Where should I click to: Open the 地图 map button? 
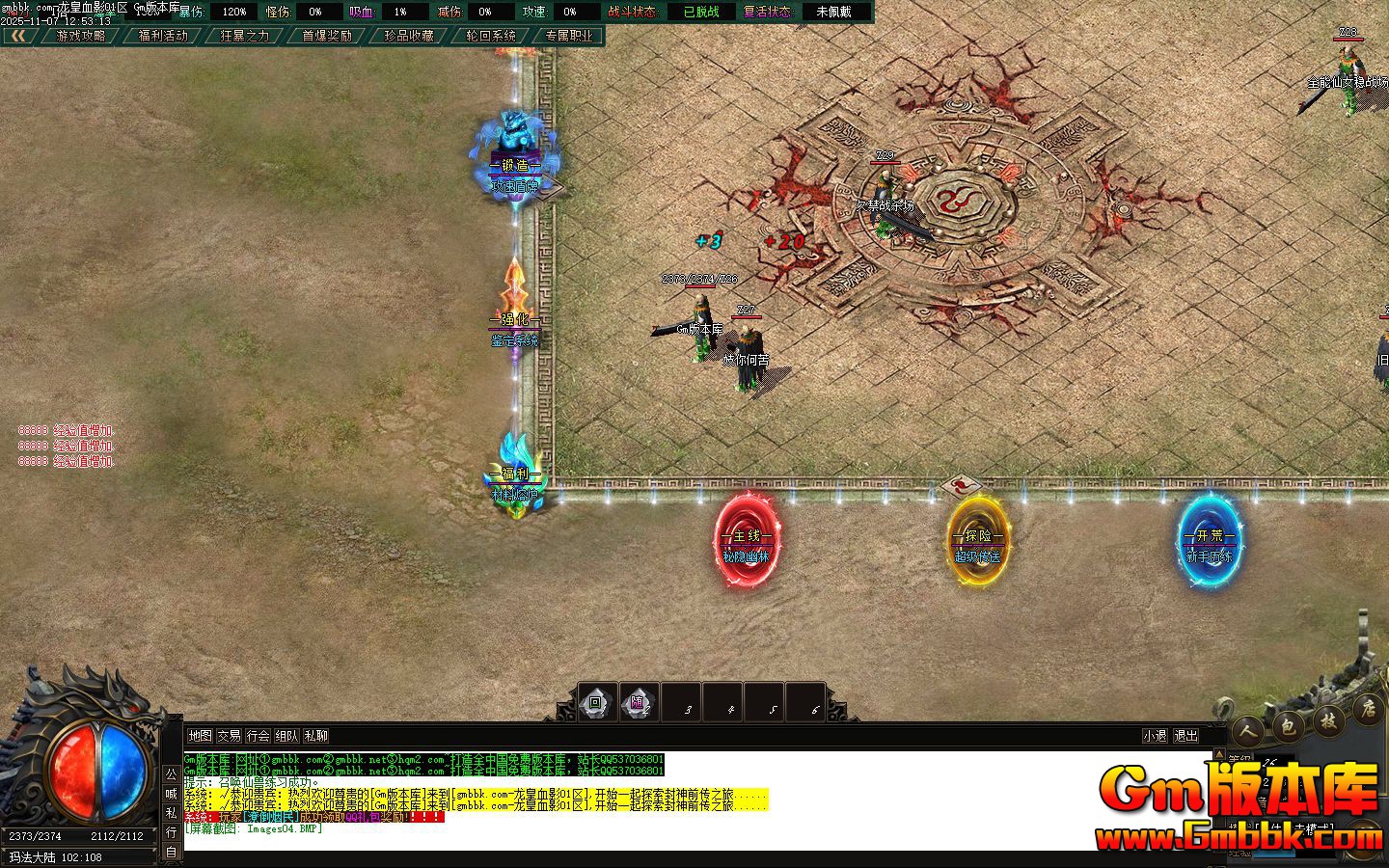click(200, 736)
